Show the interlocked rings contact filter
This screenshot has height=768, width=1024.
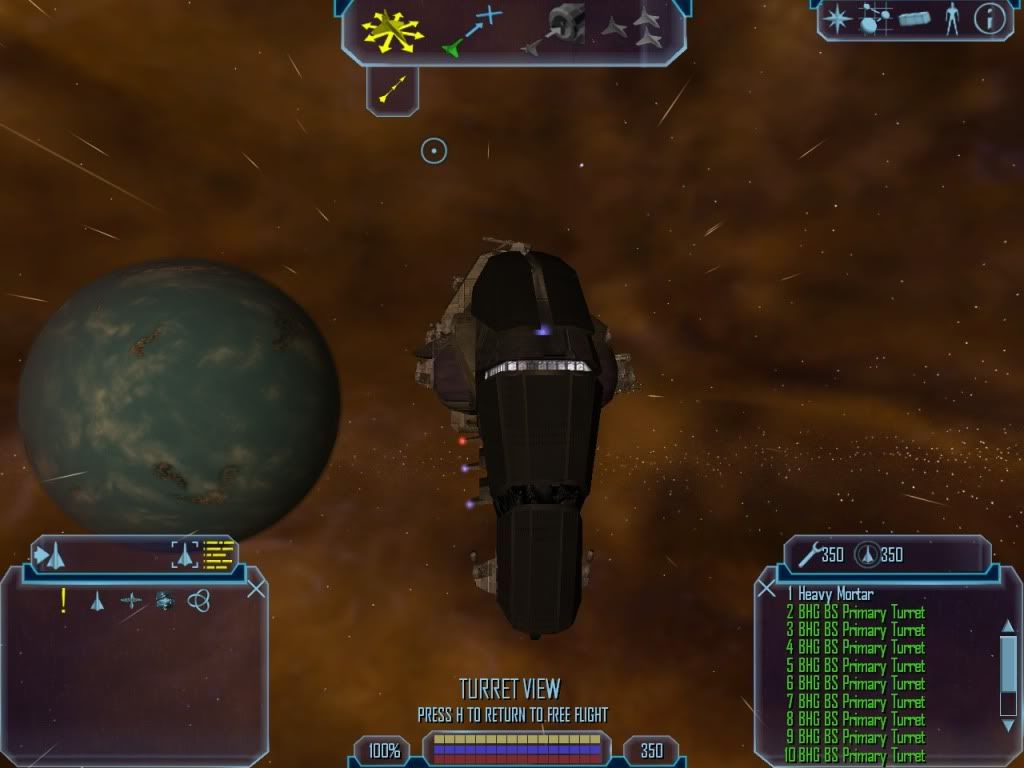(199, 601)
